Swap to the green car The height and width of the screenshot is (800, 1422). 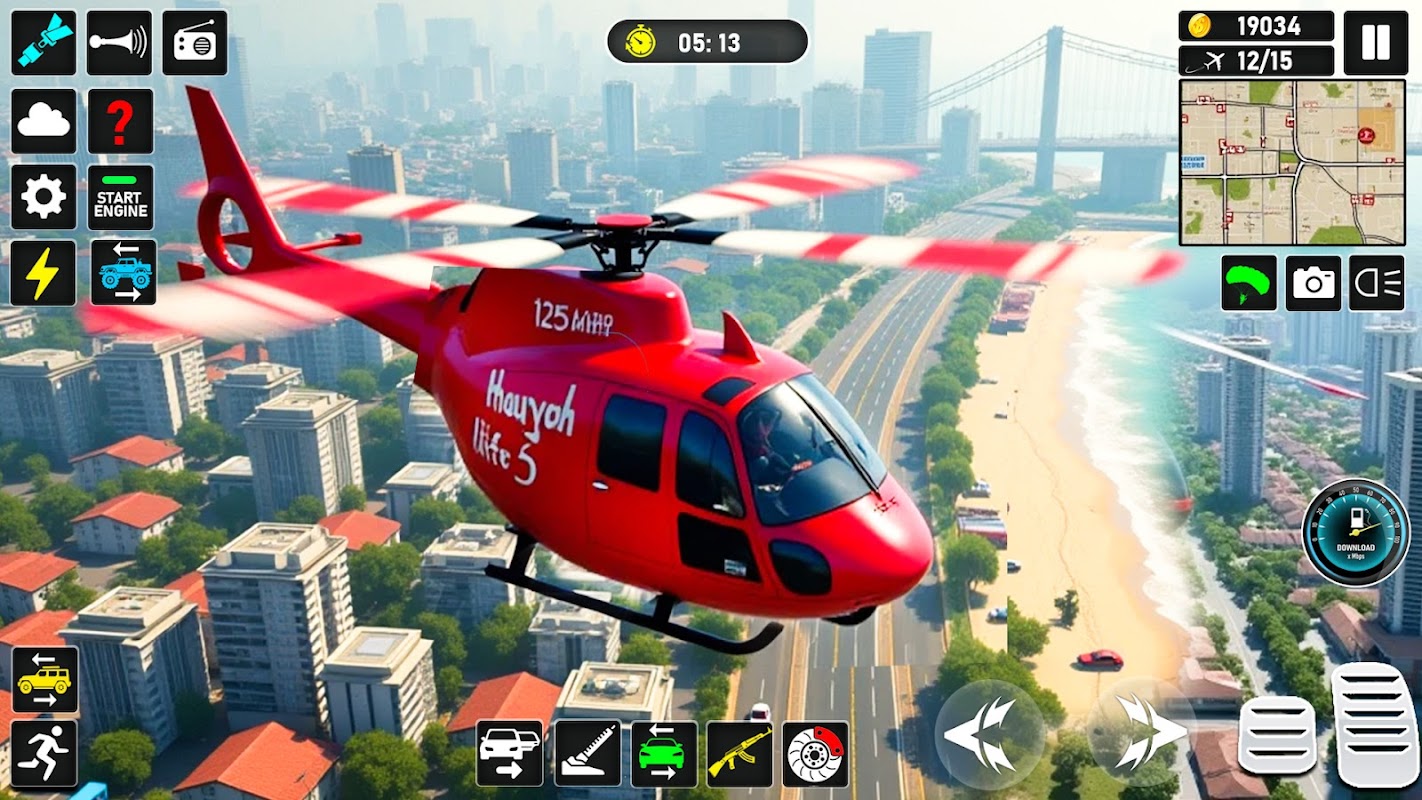[x=664, y=753]
